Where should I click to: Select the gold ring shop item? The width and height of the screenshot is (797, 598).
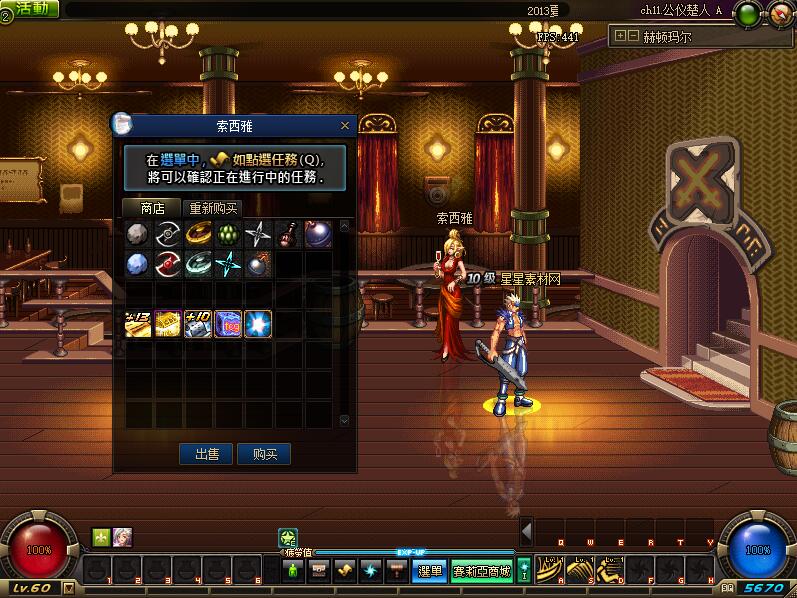[198, 235]
